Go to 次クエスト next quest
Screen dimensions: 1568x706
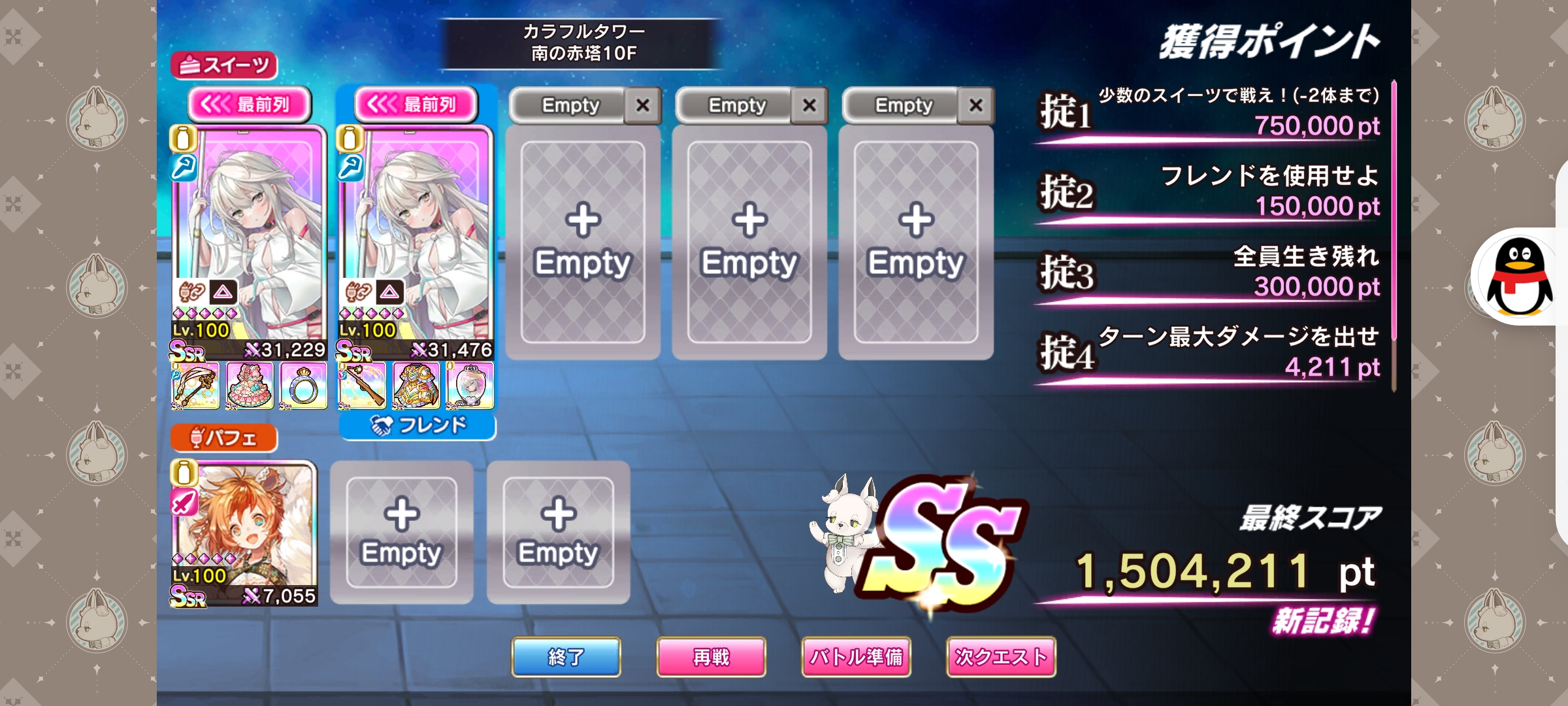pos(1001,657)
